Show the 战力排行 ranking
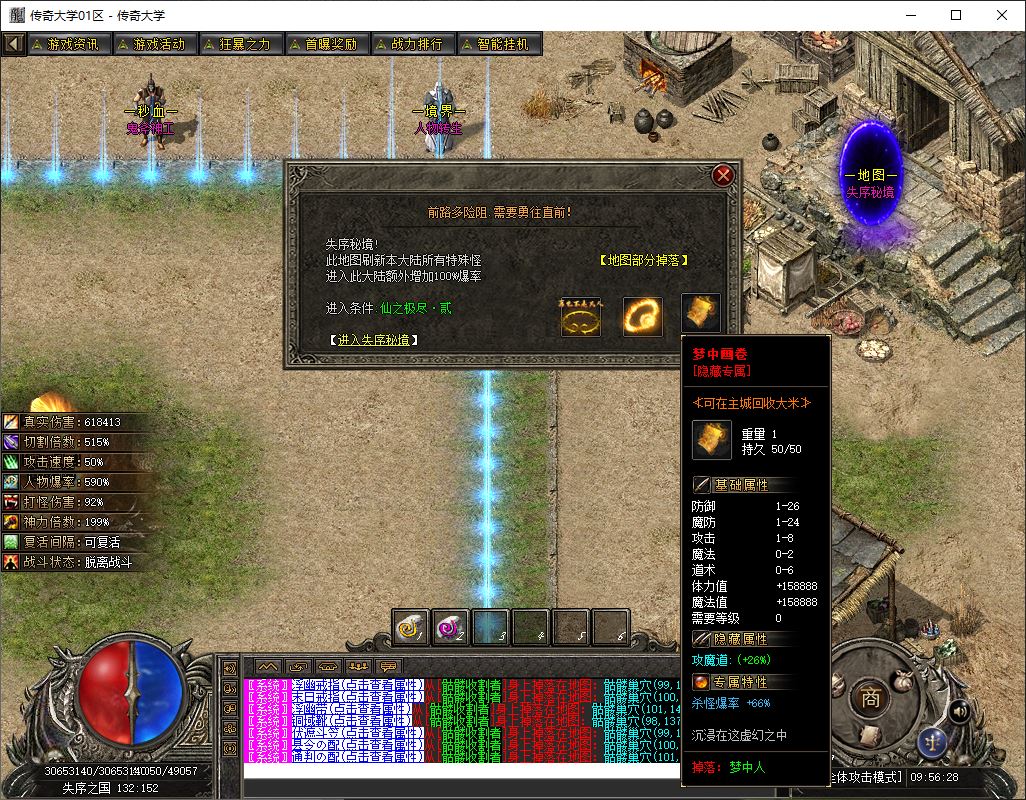1026x800 pixels. (410, 44)
